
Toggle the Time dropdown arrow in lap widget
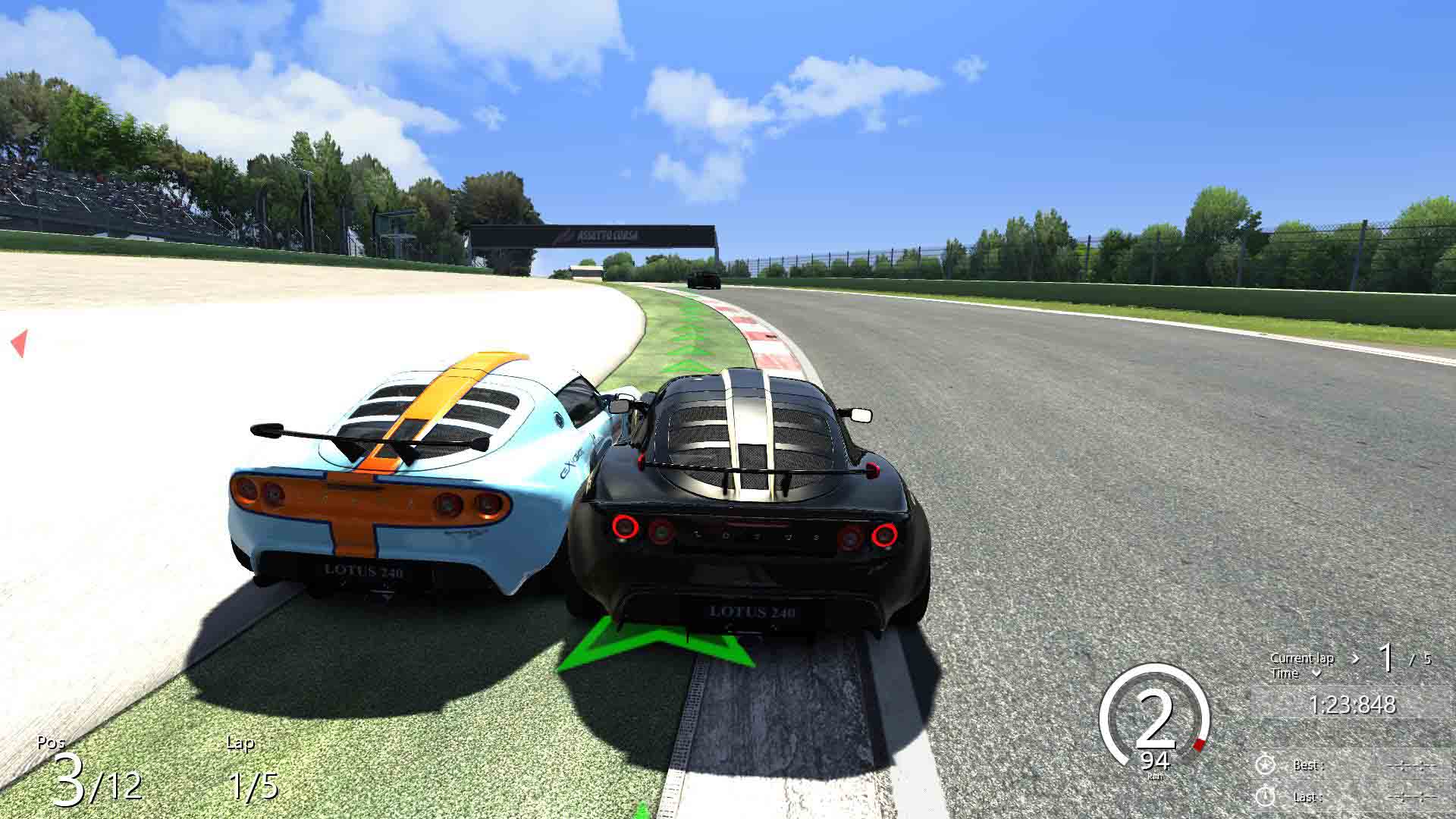click(x=1316, y=673)
